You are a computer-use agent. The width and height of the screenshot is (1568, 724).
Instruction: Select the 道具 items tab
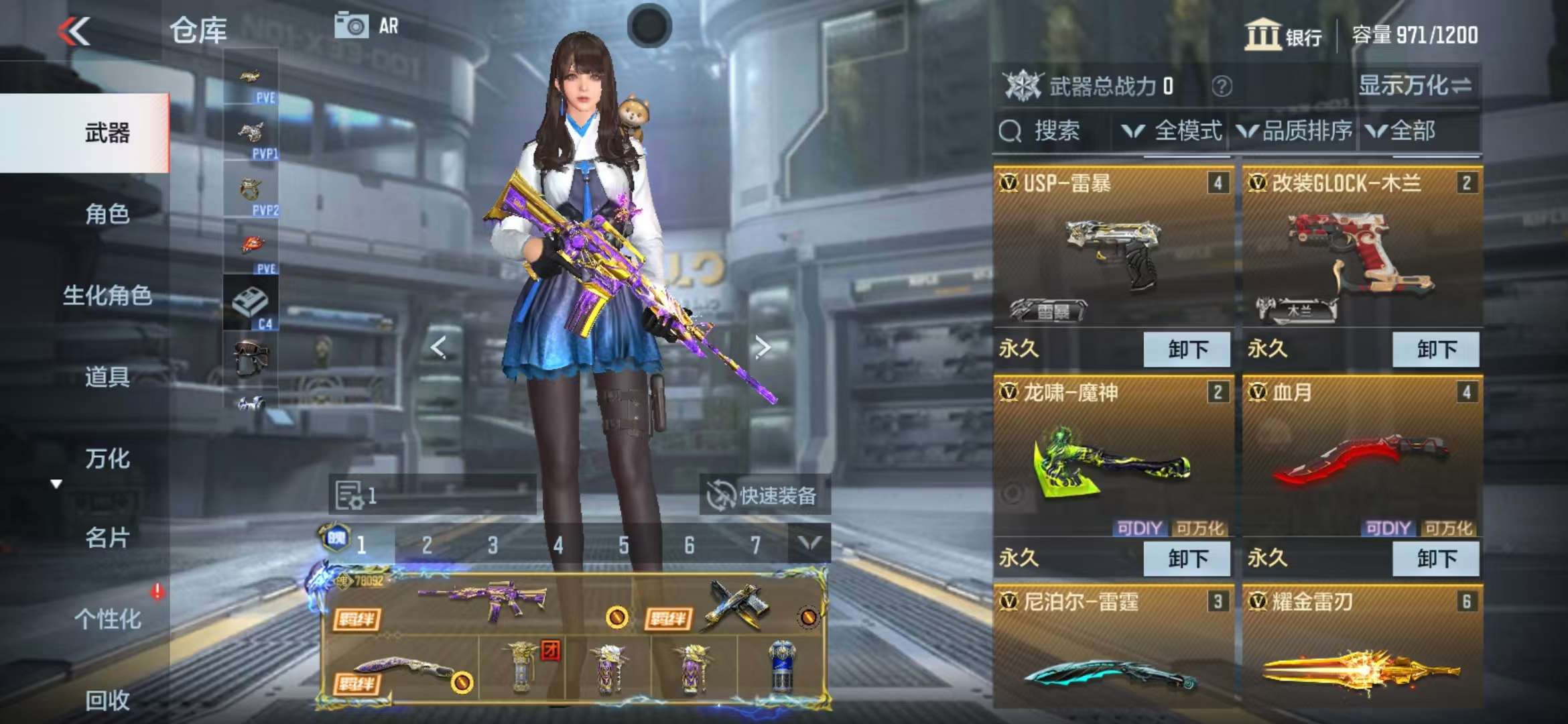click(107, 377)
